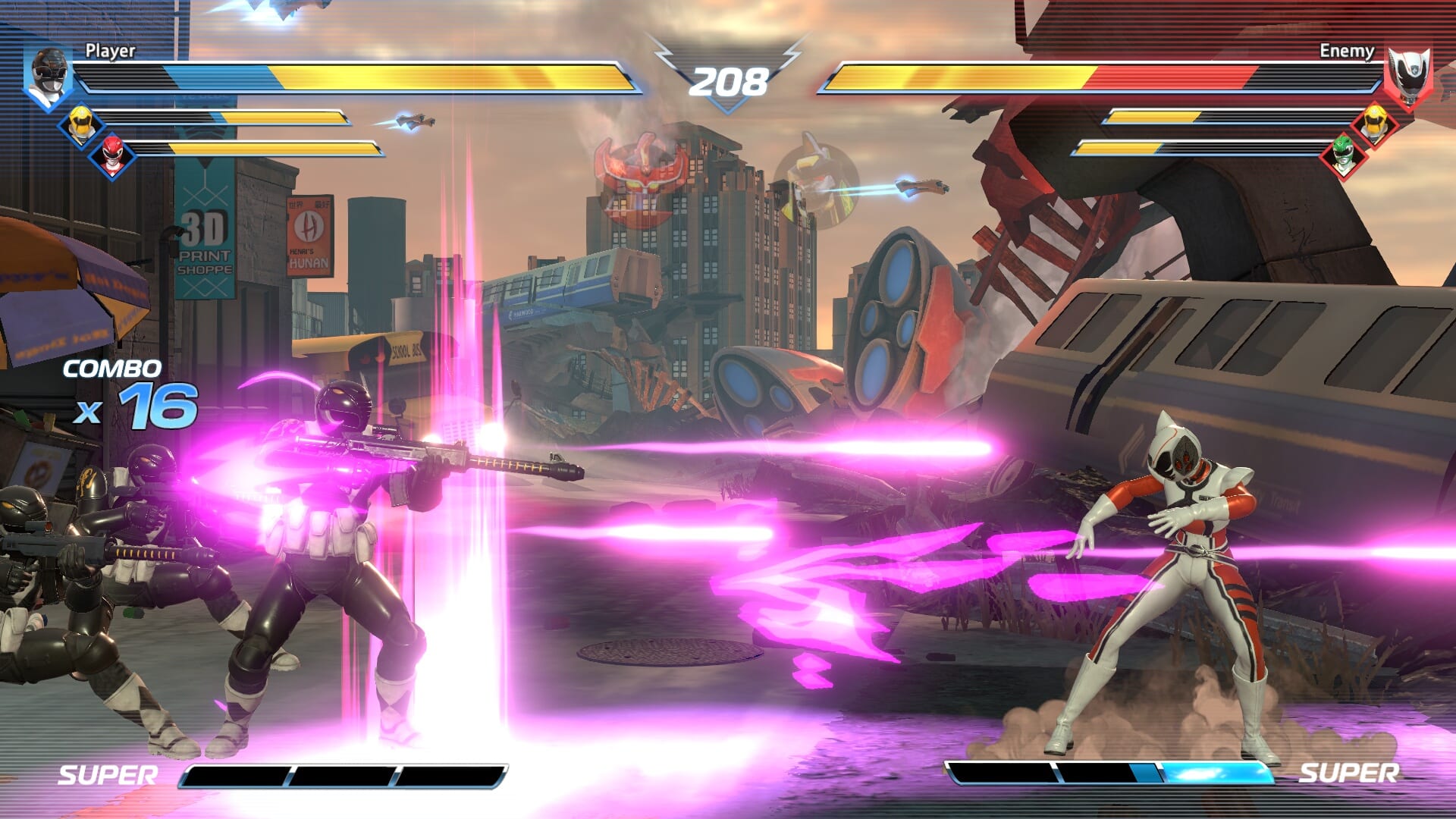Viewport: 1456px width, 819px height.
Task: Click the Player's main black ranger portrait
Action: coord(49,77)
